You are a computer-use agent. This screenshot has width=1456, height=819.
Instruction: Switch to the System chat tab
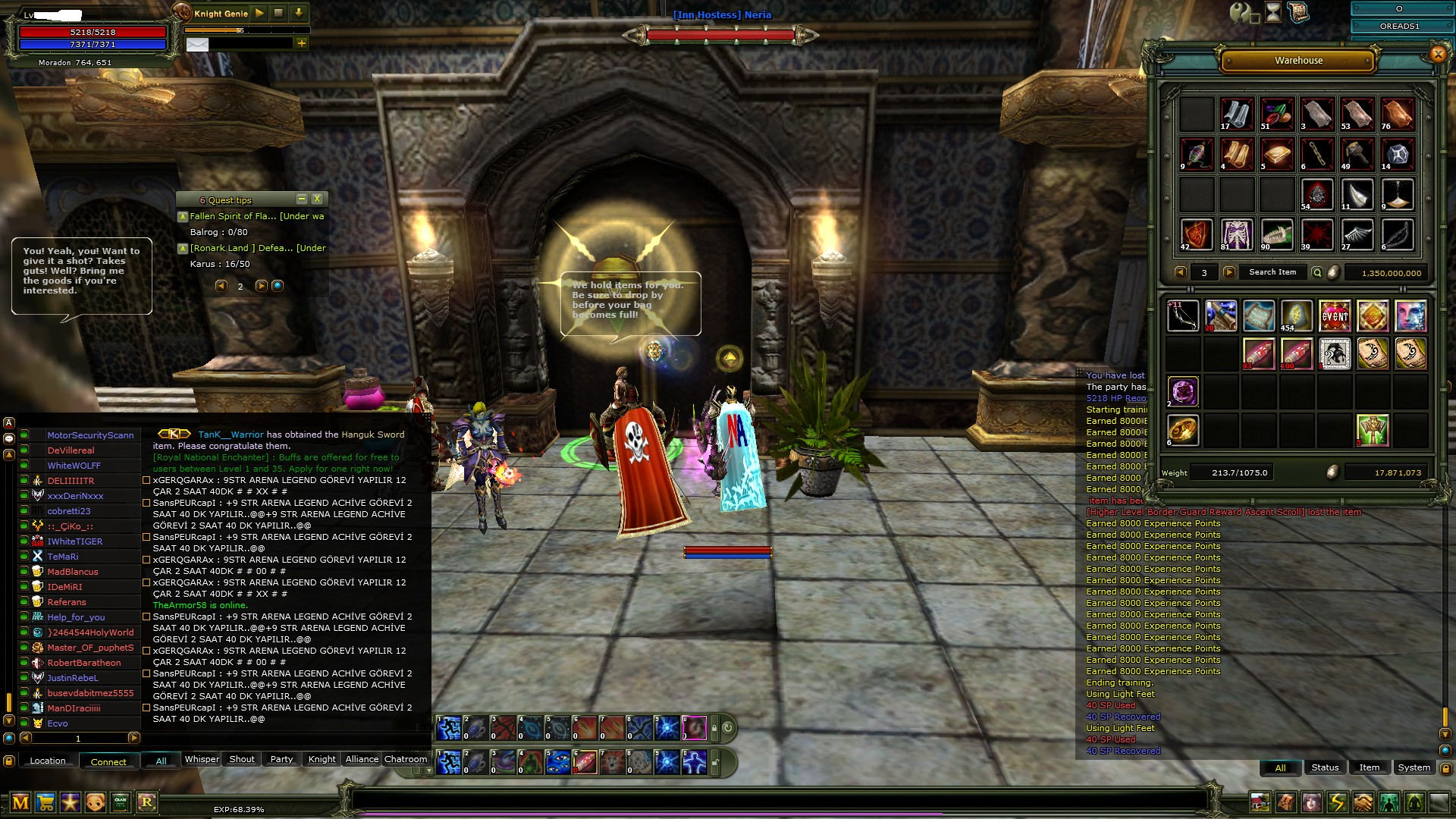pyautogui.click(x=1413, y=767)
